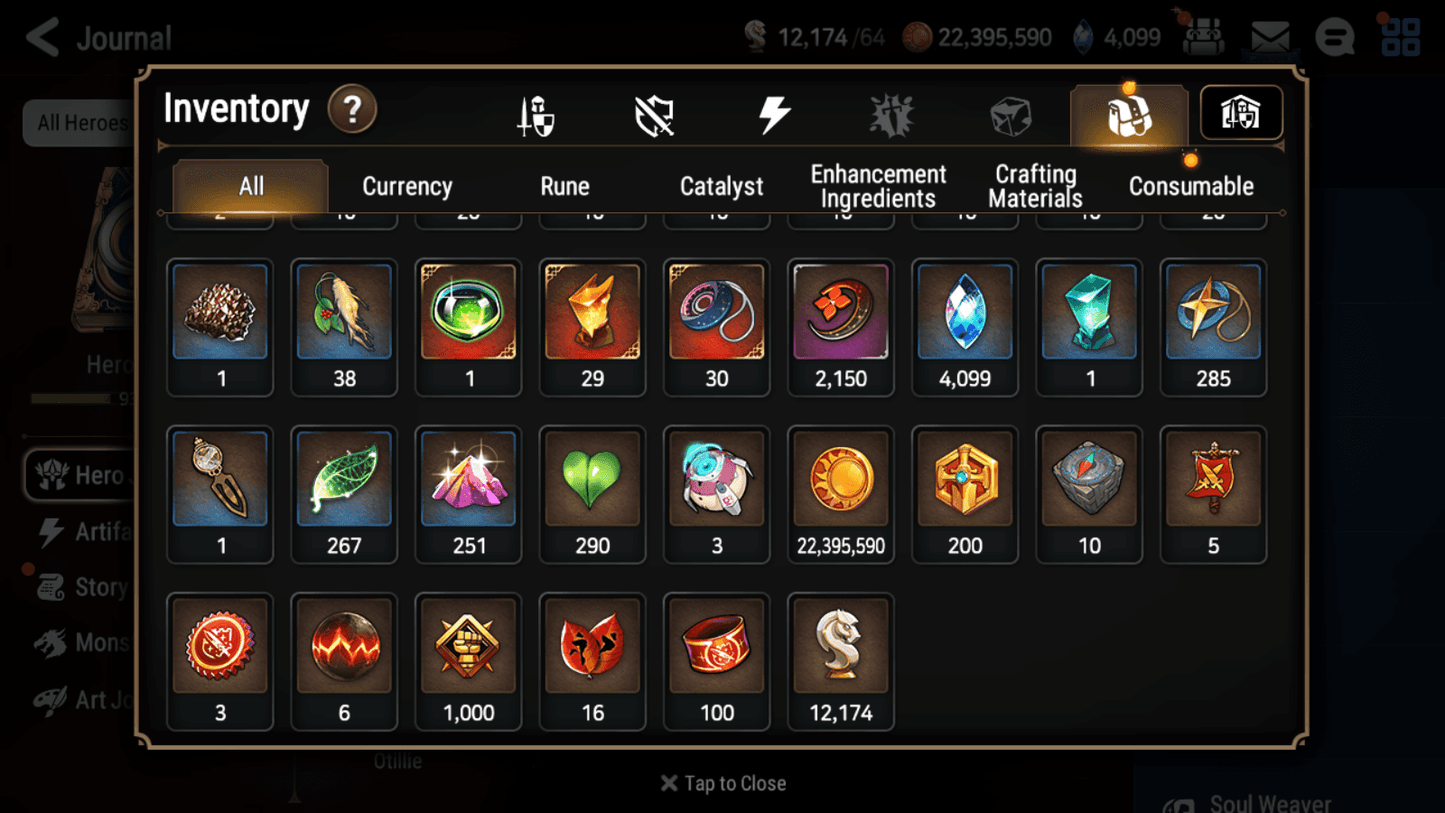Select the Catalyst tab

pyautogui.click(x=721, y=185)
